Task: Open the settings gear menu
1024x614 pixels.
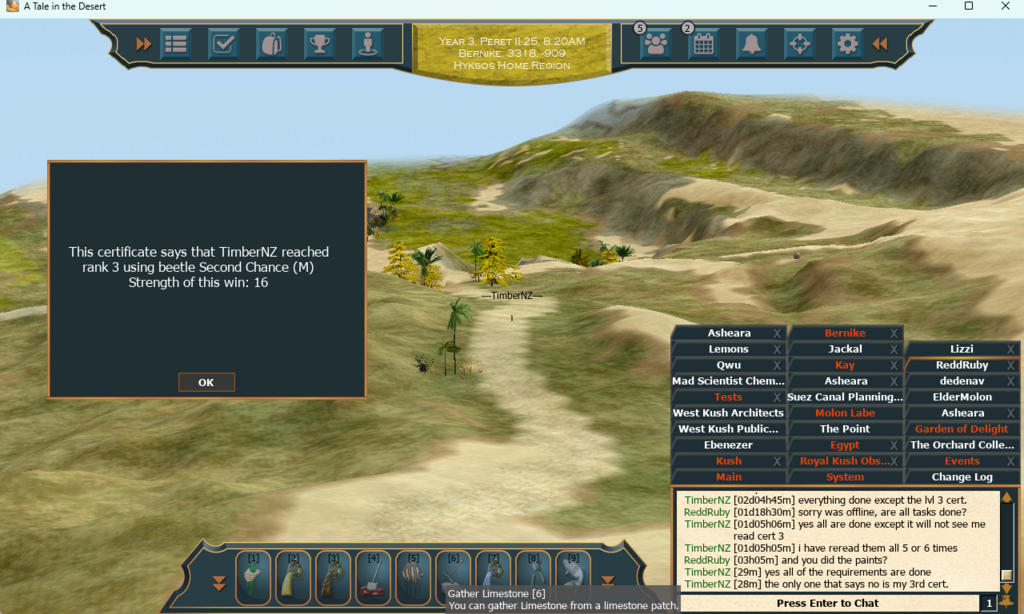Action: click(x=847, y=44)
